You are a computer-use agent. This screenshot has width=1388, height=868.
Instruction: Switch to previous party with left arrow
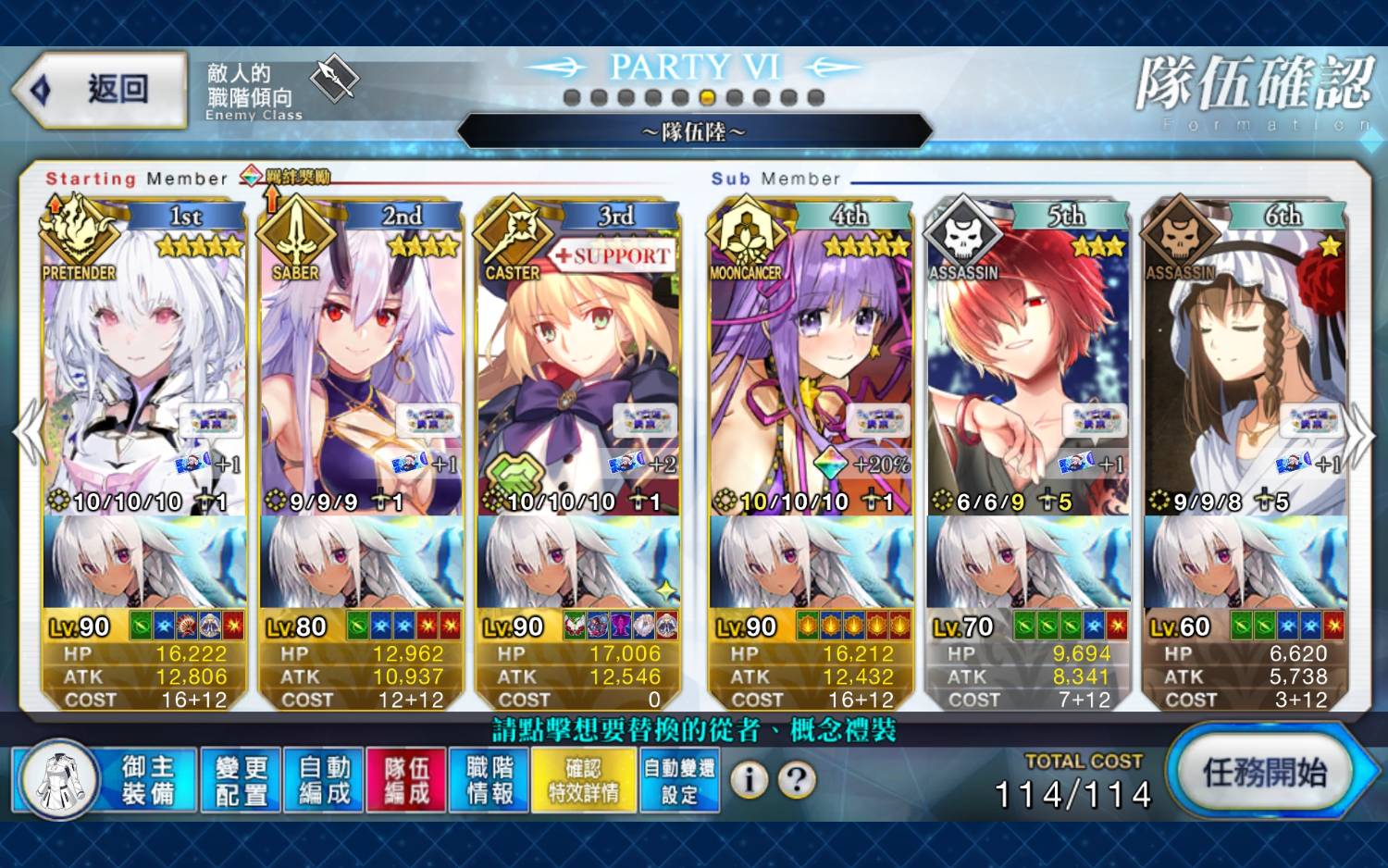click(x=29, y=433)
